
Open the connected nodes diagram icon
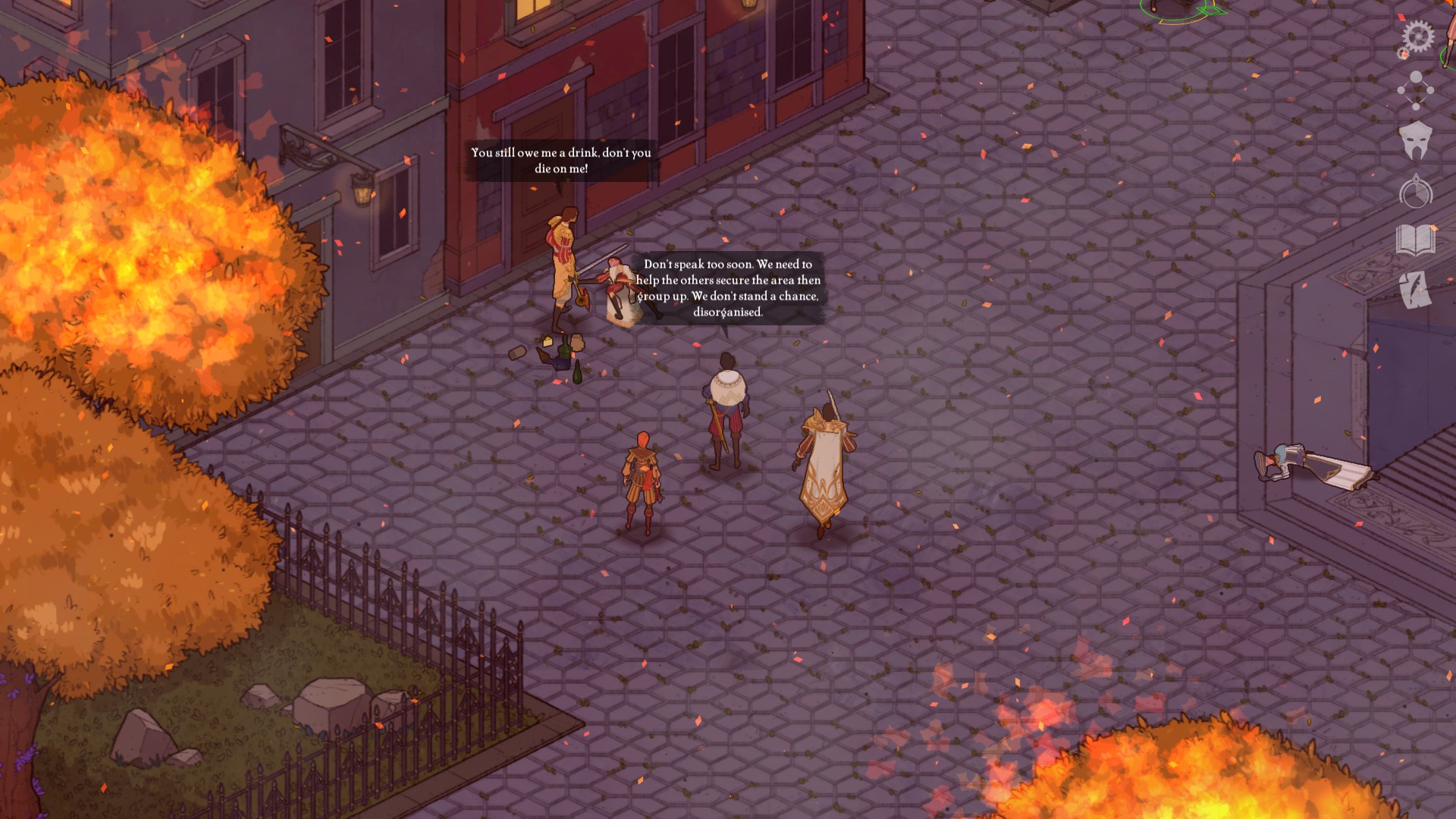pyautogui.click(x=1416, y=89)
